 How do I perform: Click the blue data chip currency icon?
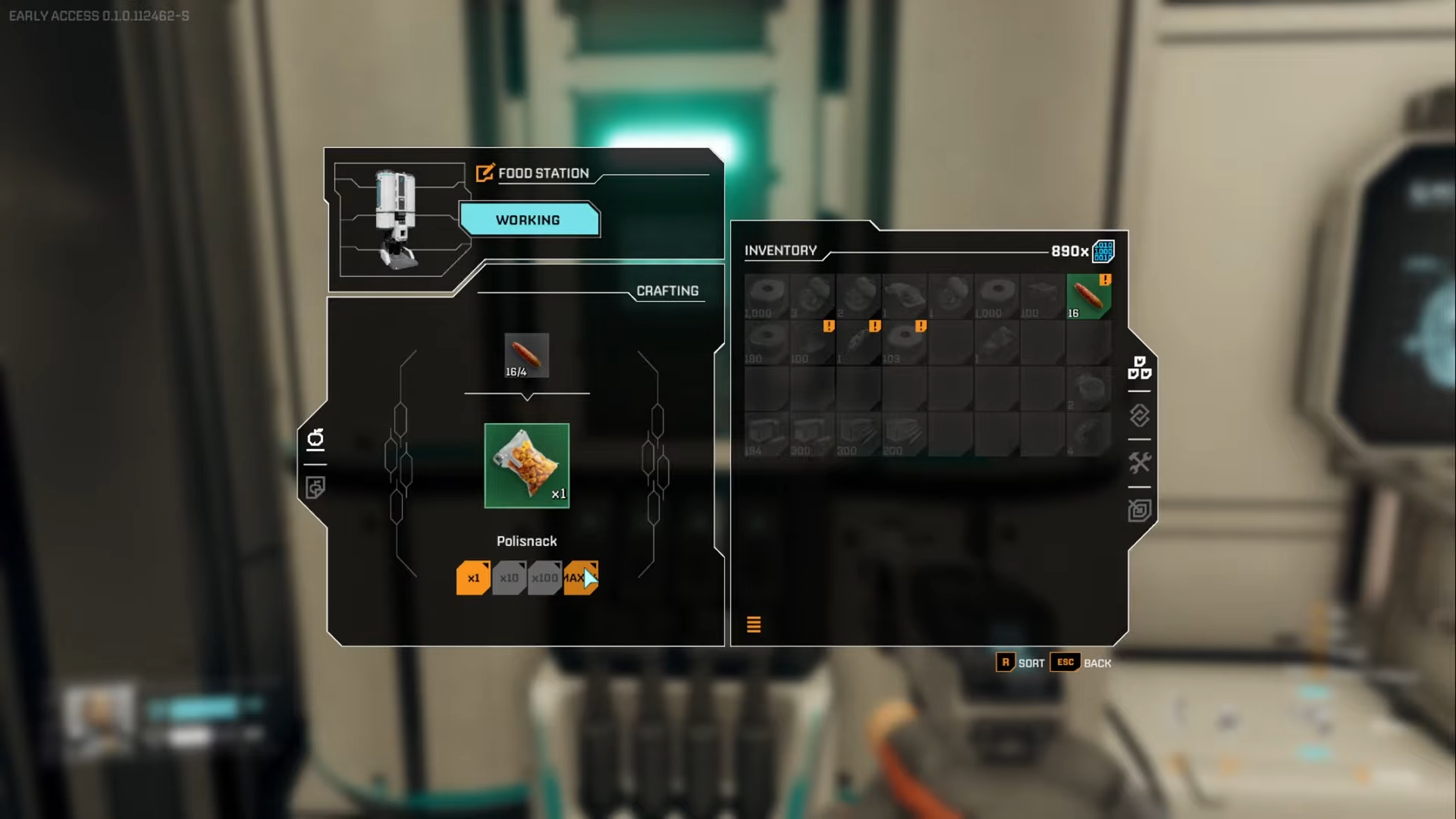click(x=1103, y=251)
